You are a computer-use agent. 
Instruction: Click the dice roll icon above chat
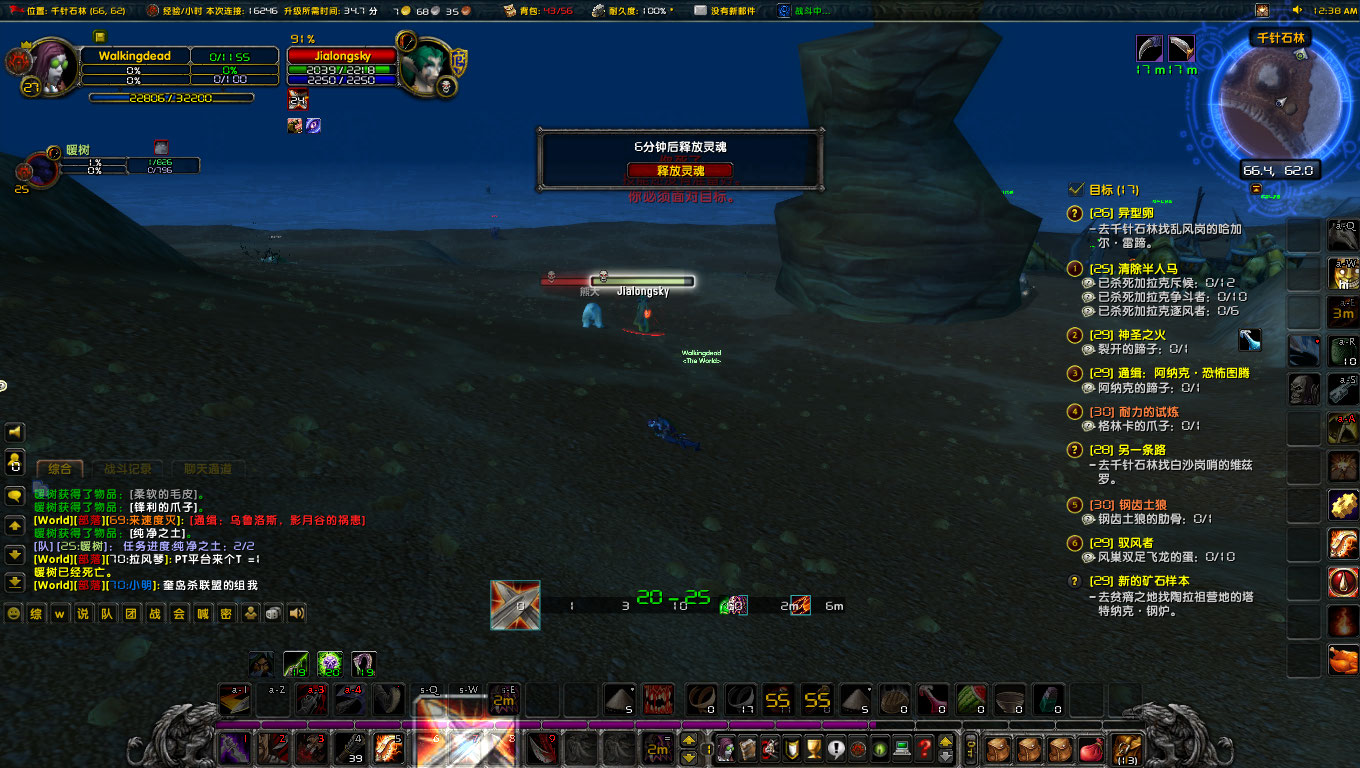click(x=273, y=614)
